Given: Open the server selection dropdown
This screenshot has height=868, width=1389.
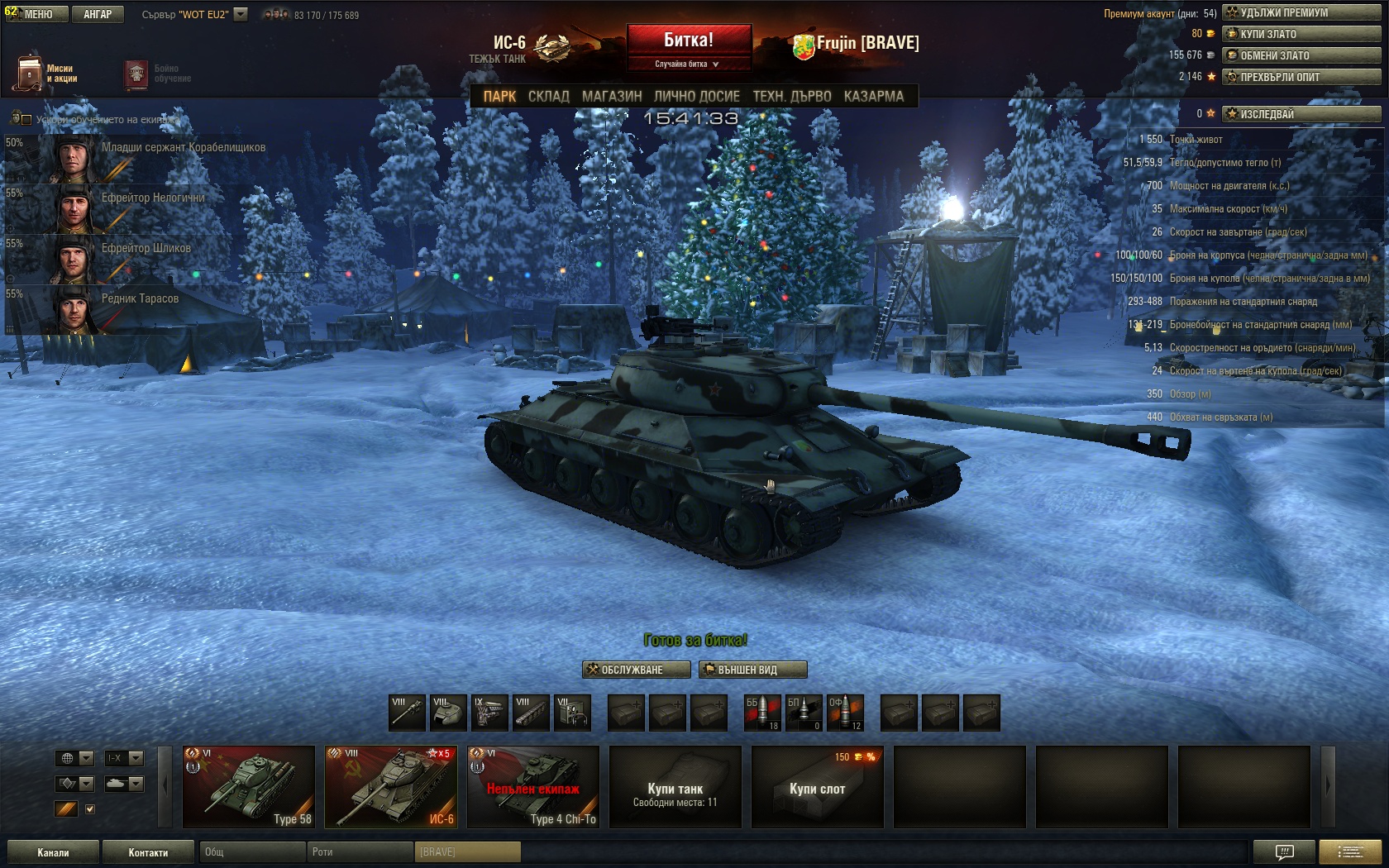Looking at the screenshot, I should [x=241, y=14].
